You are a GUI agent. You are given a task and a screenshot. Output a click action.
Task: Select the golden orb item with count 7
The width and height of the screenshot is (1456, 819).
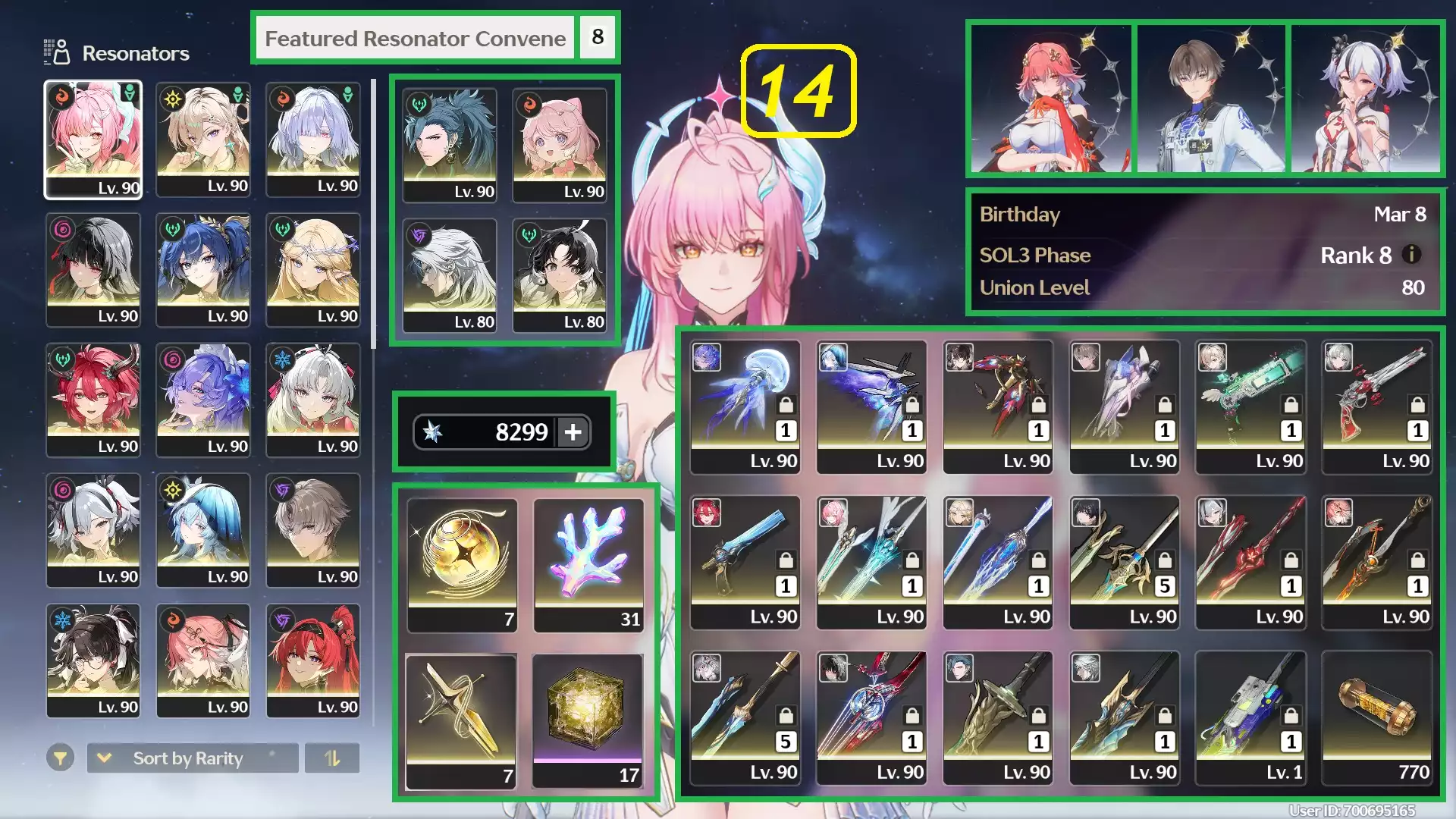(462, 565)
